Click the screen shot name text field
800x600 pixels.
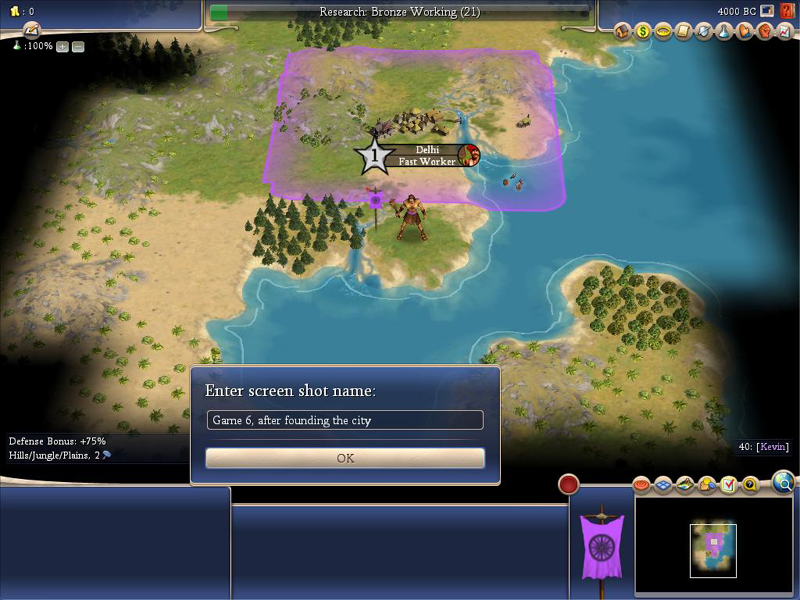click(x=345, y=420)
